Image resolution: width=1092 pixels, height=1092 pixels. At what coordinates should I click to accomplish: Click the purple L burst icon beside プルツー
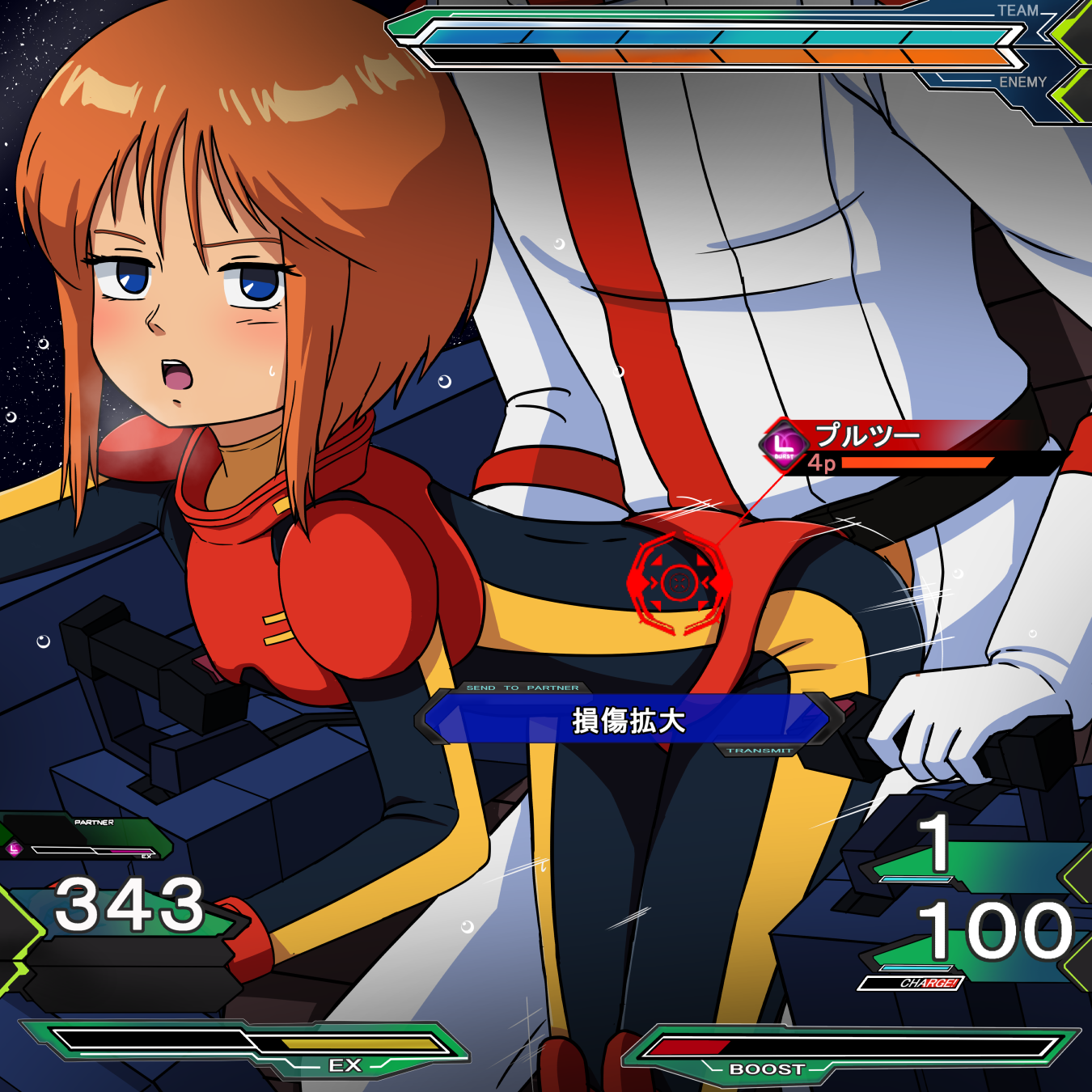click(783, 444)
